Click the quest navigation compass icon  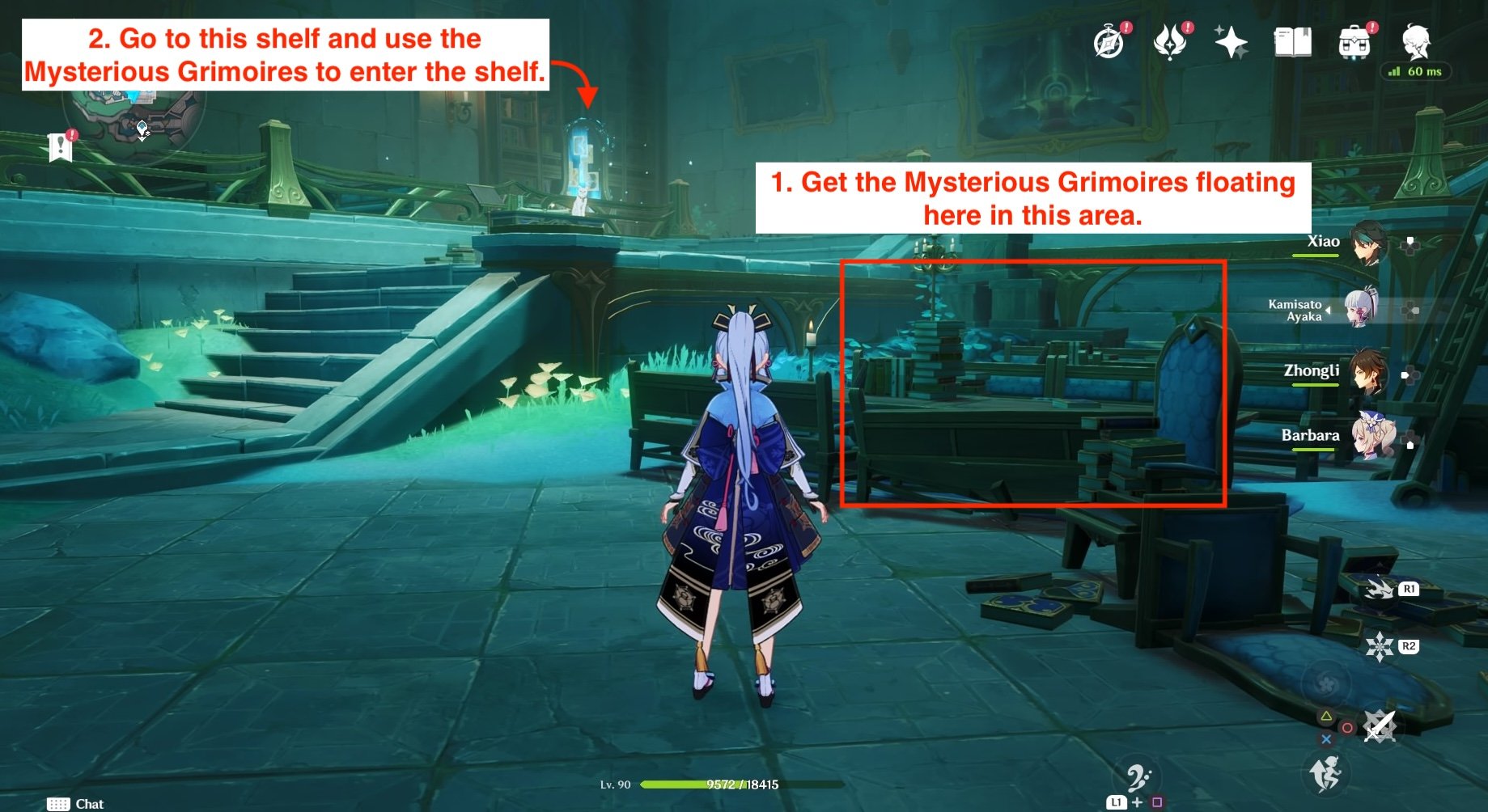(x=1108, y=43)
